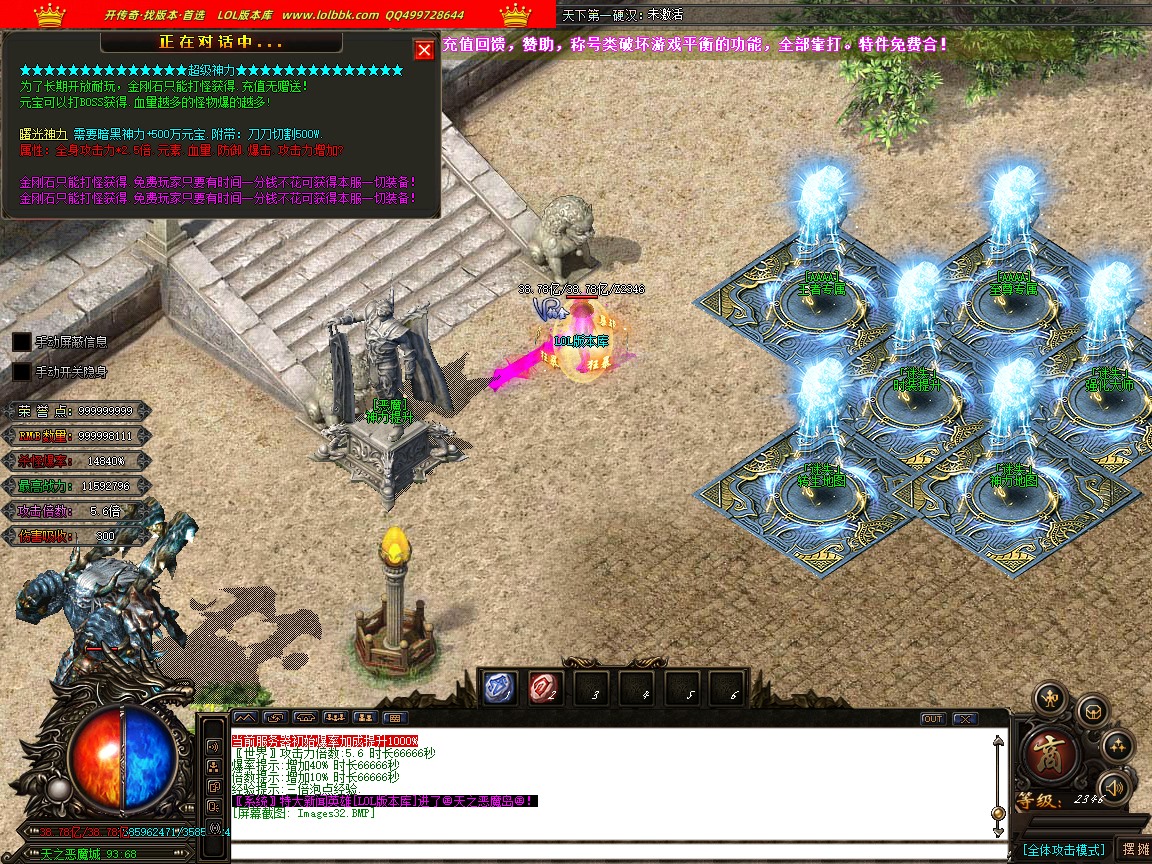
Task: Click the chat scrollbar down arrow
Action: 997,831
